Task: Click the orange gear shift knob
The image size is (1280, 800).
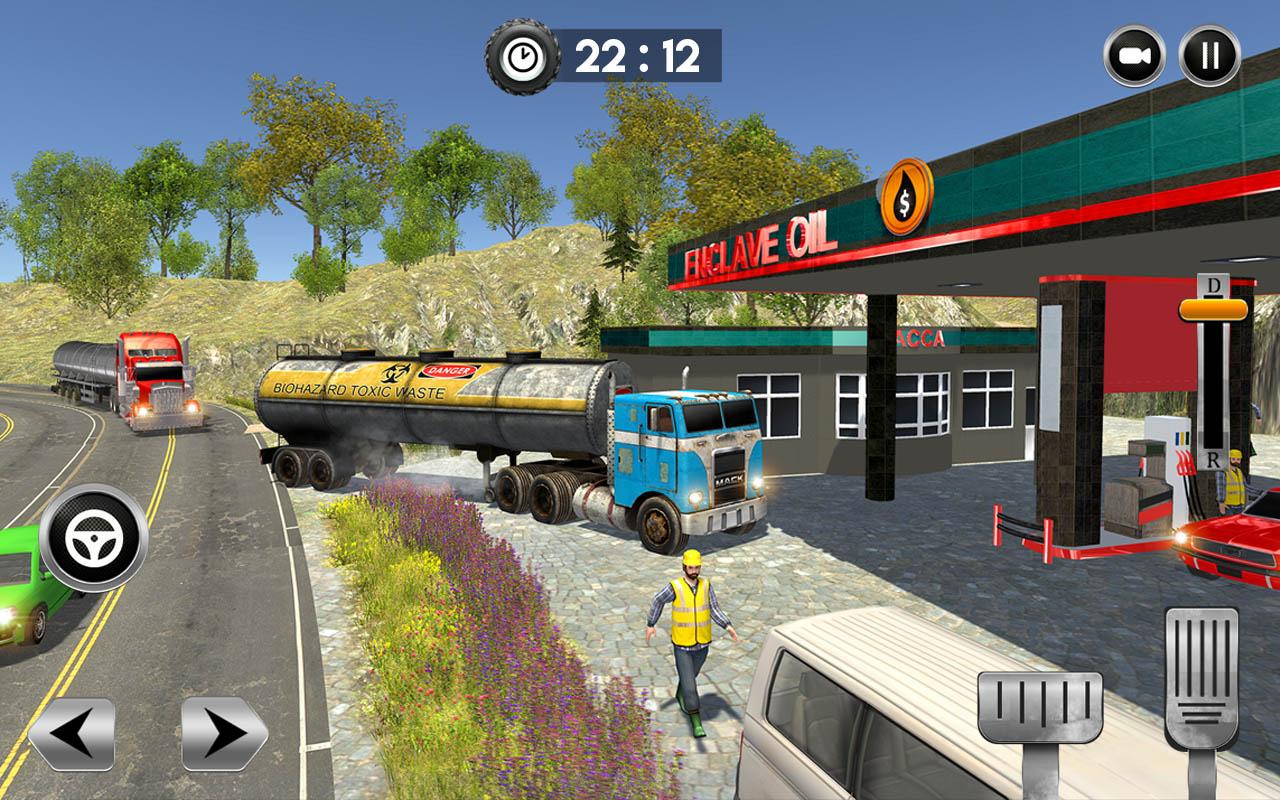Action: pos(1213,309)
